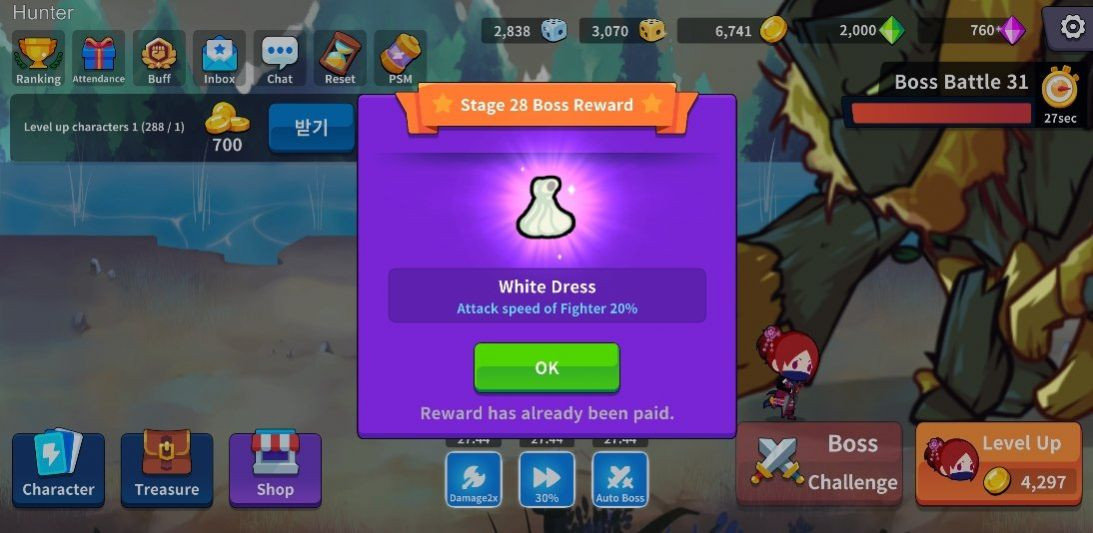Open the Buff menu
The width and height of the screenshot is (1093, 533).
coord(159,58)
